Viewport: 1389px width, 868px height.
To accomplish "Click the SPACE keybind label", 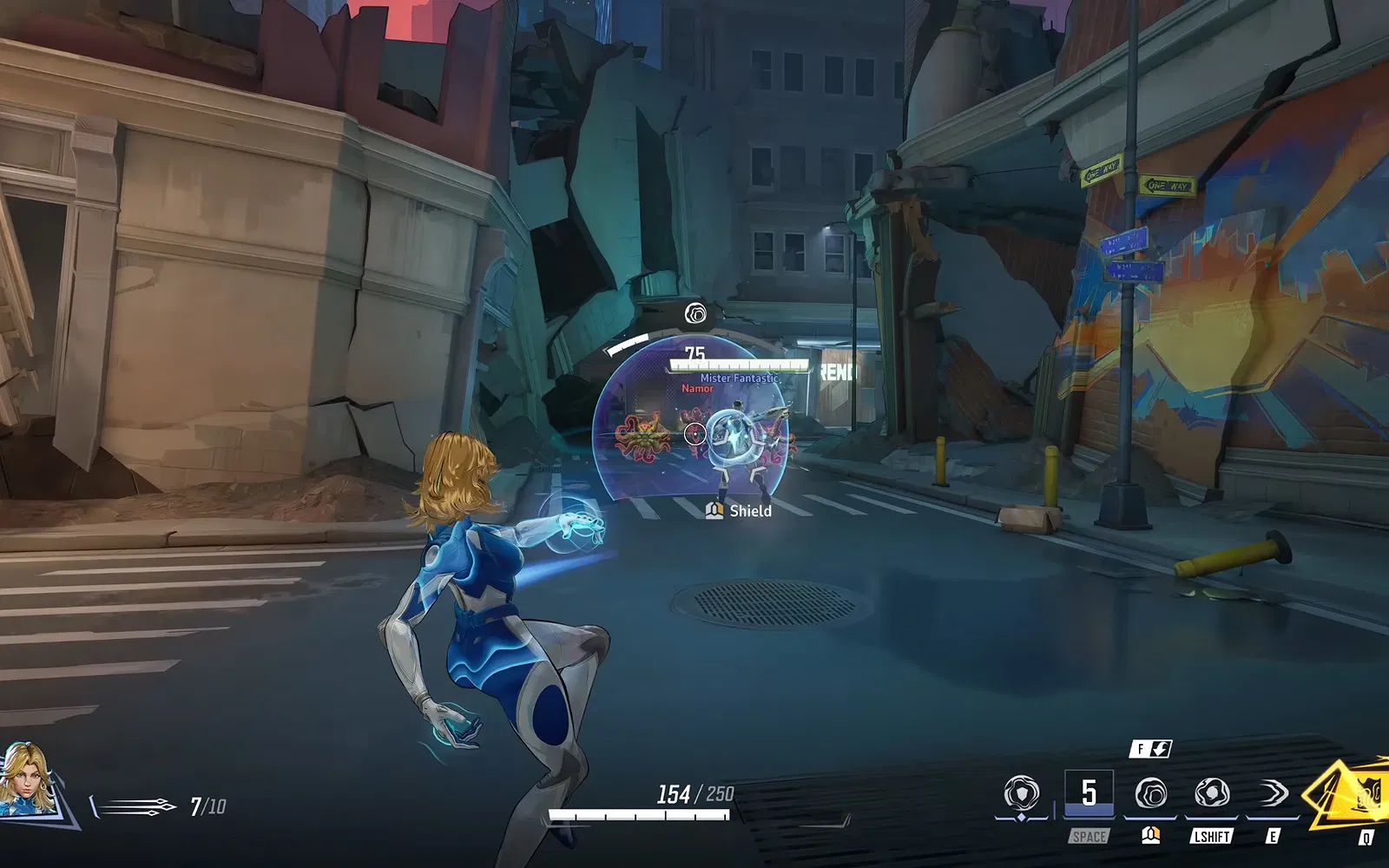I will pyautogui.click(x=1090, y=835).
